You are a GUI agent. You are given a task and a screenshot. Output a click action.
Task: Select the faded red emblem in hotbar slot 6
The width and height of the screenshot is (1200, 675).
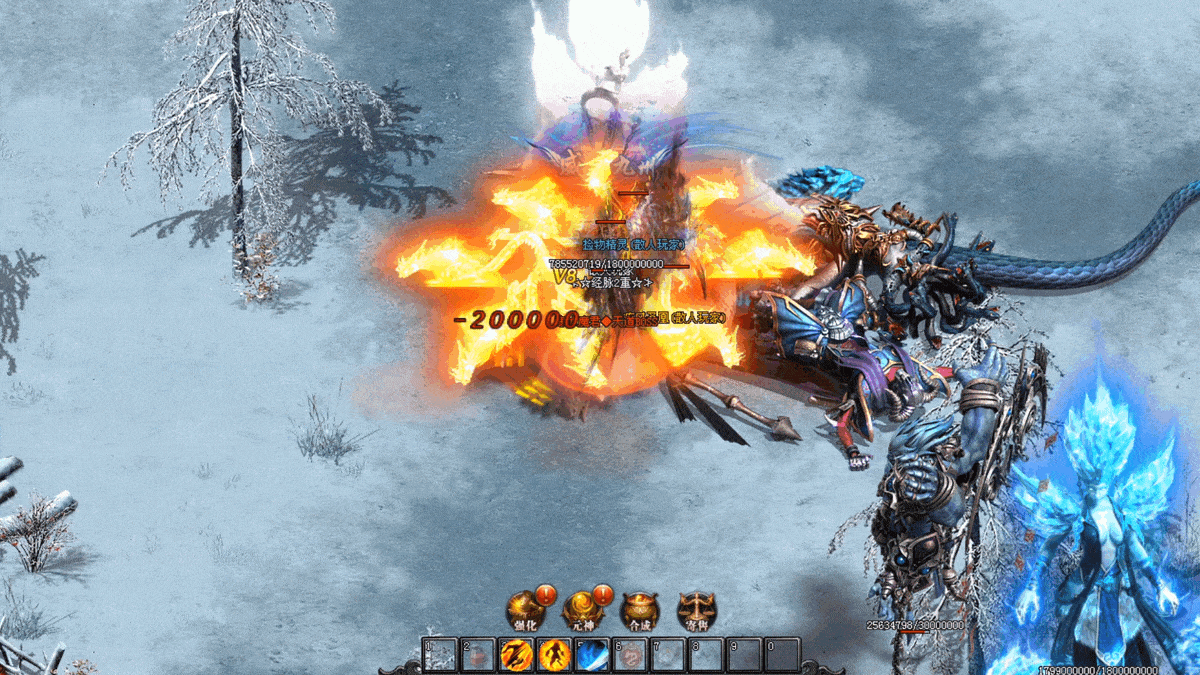(630, 656)
